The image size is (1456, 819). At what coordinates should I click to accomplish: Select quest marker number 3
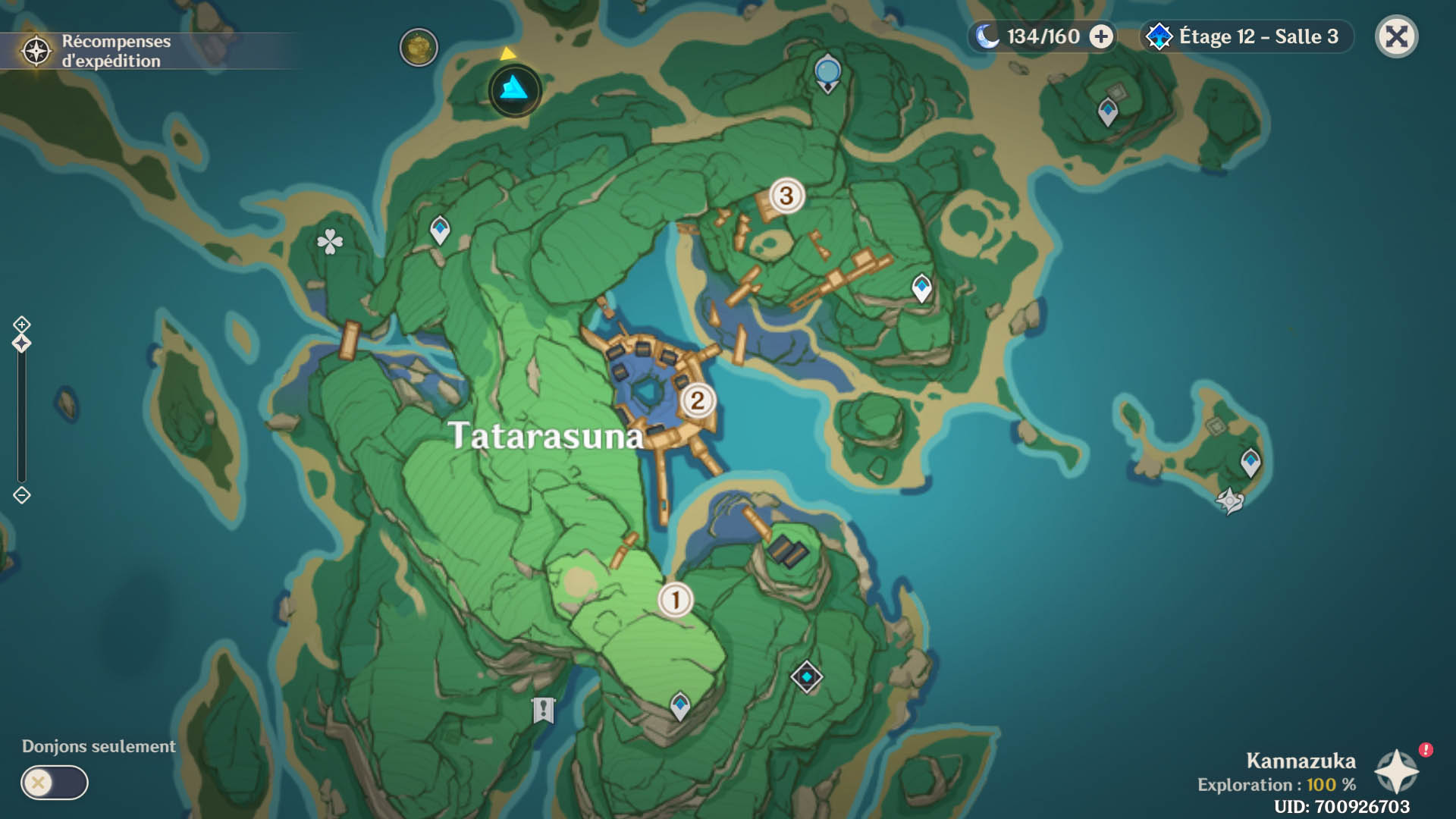(x=786, y=196)
